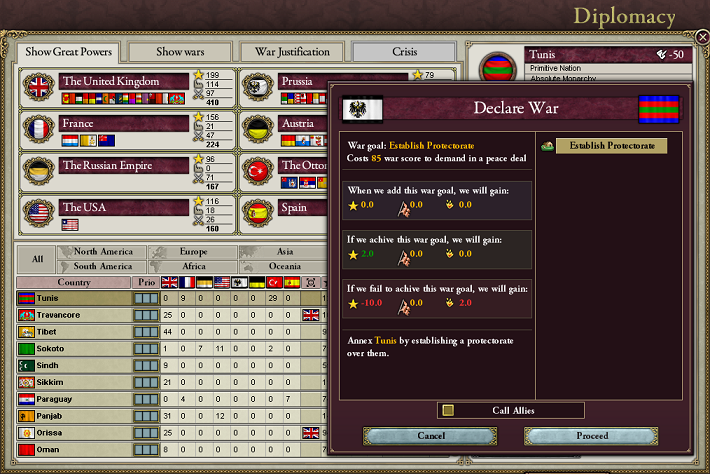This screenshot has width=710, height=474.
Task: Filter the country list by South America
Action: (x=103, y=266)
